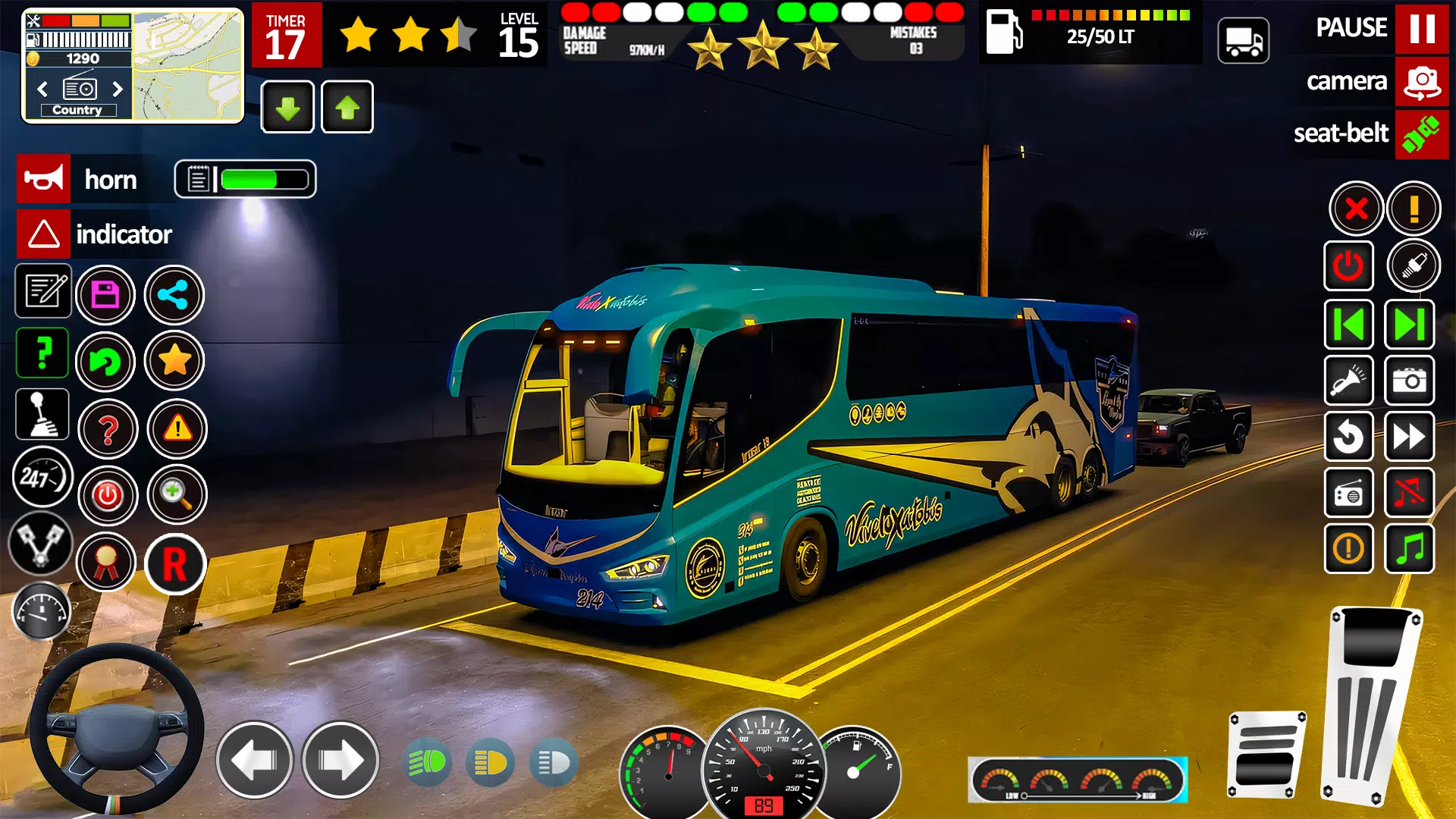Switch camera view
The image size is (1456, 819).
tap(1421, 82)
